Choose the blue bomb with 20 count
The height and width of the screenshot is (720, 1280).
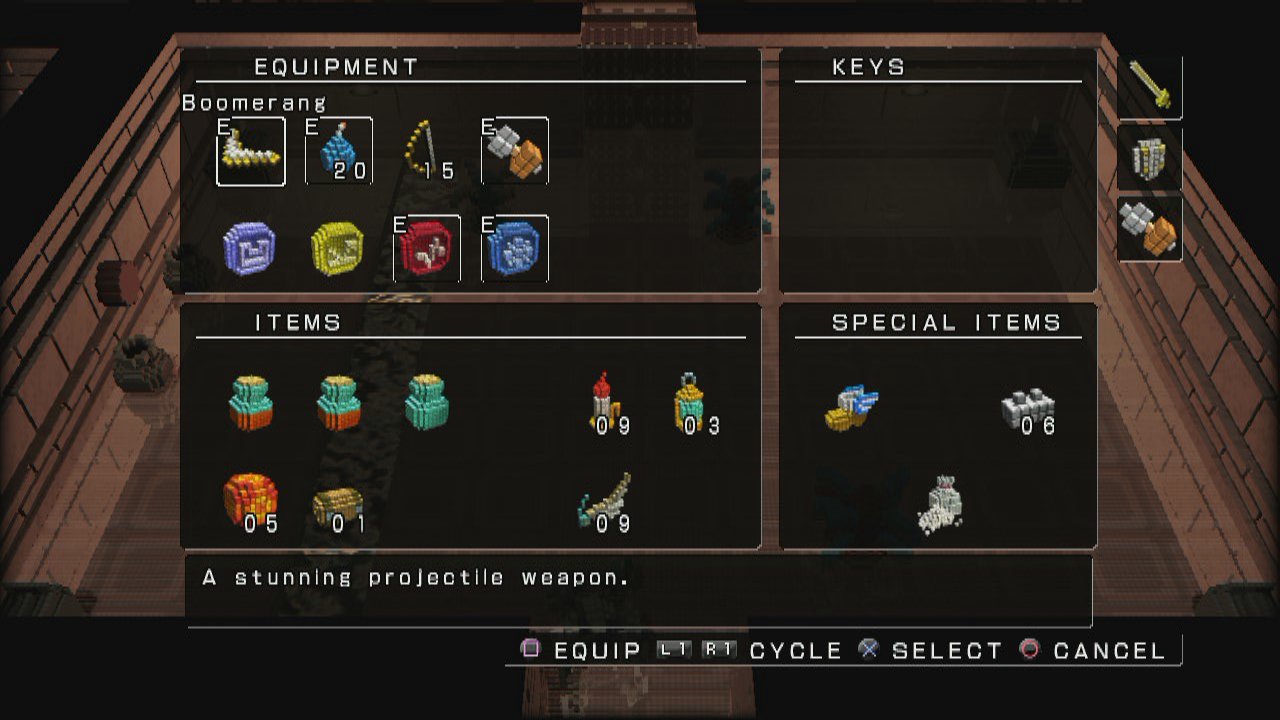pyautogui.click(x=338, y=152)
